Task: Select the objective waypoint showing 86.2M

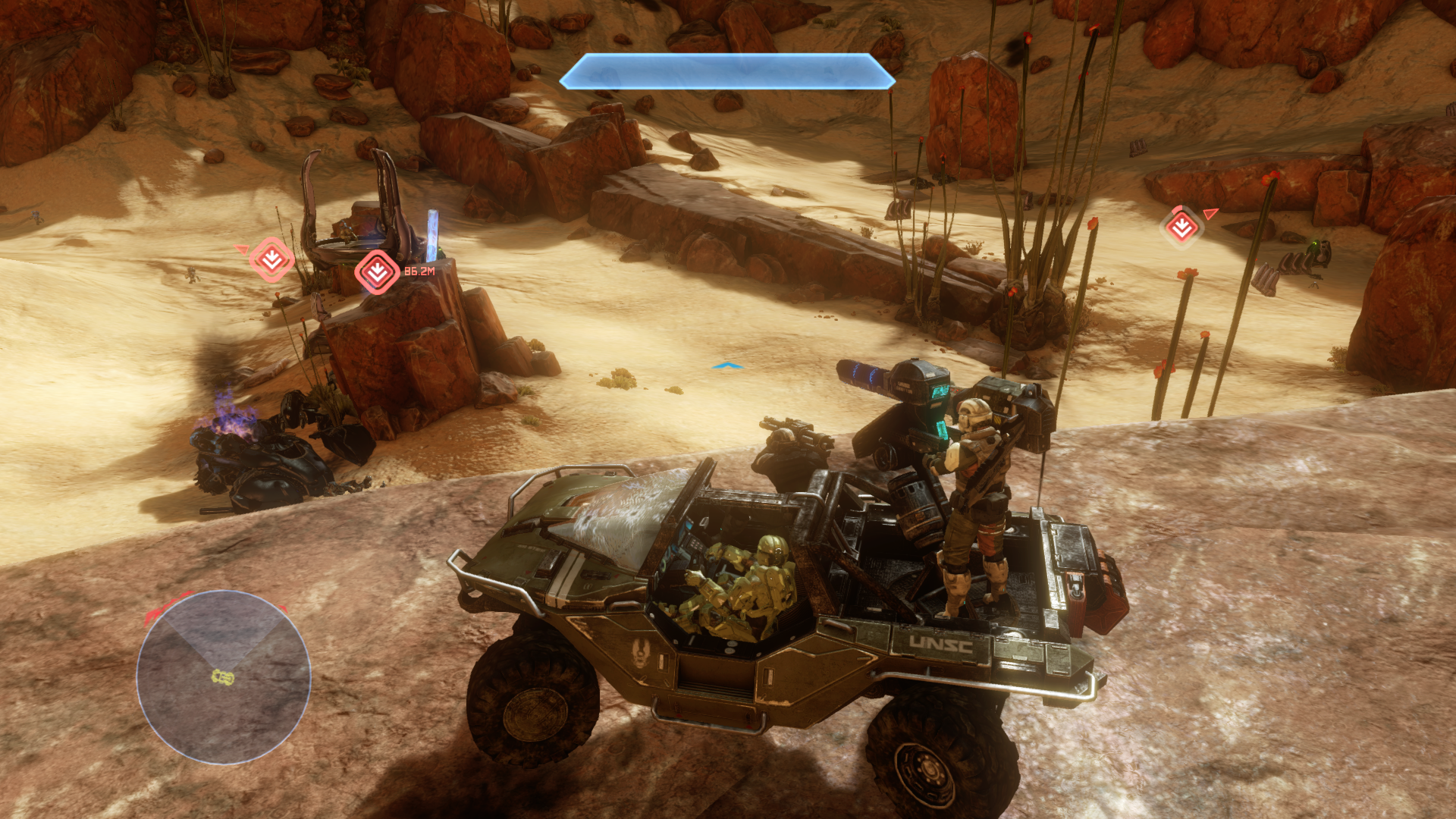Action: [377, 271]
